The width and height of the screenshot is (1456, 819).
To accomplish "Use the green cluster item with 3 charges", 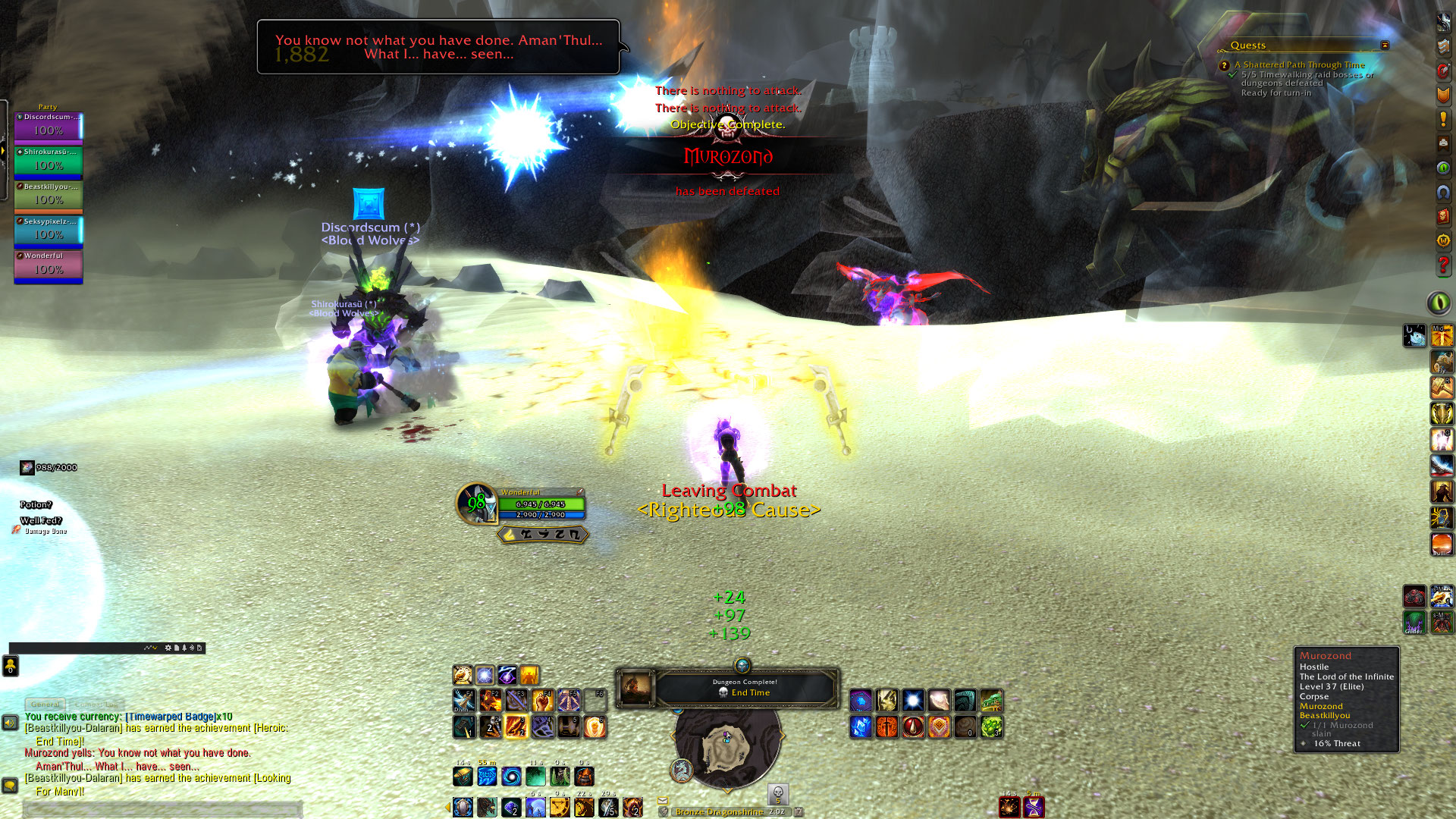I will pos(991,727).
